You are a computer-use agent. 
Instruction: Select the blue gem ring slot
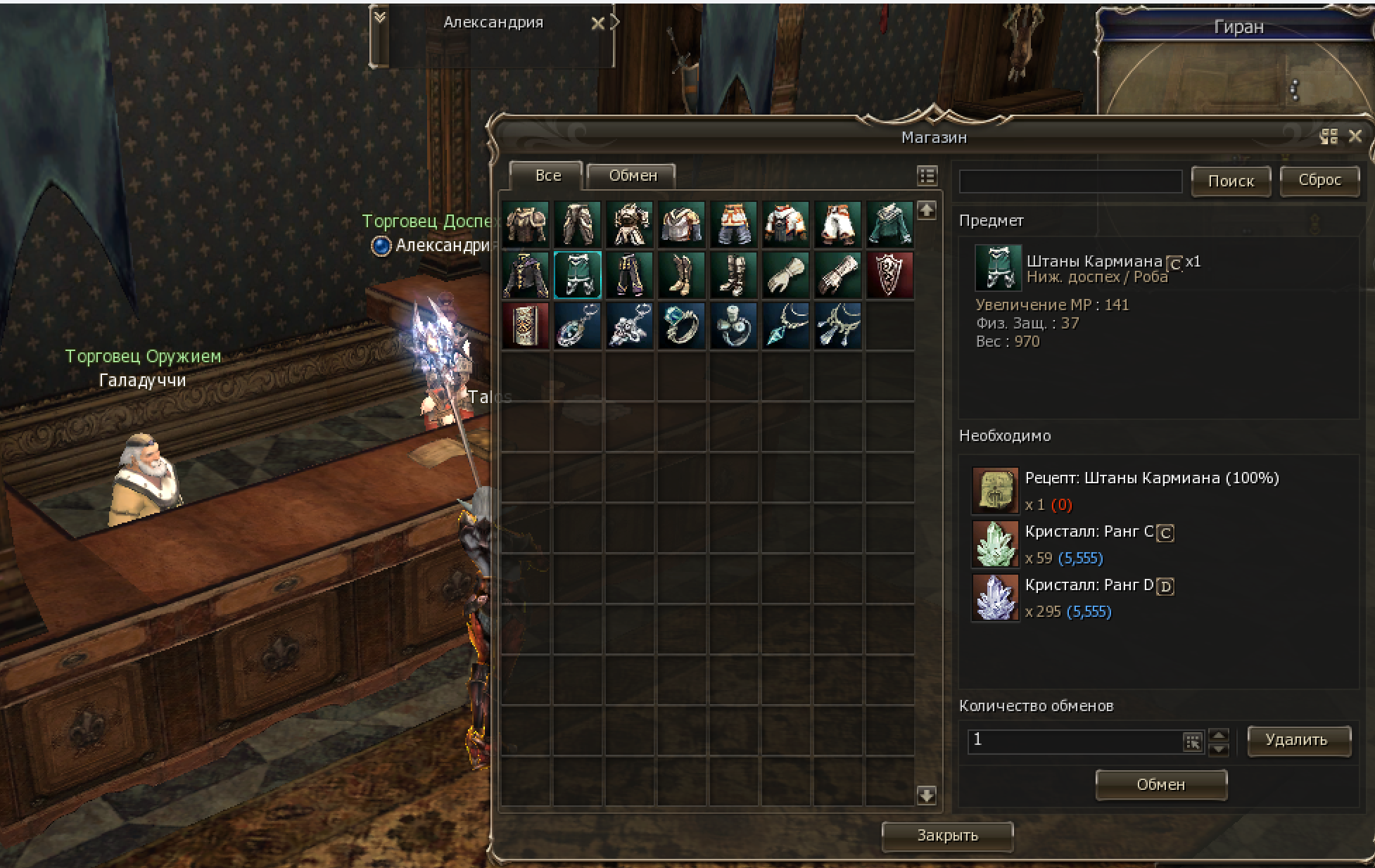click(x=681, y=326)
